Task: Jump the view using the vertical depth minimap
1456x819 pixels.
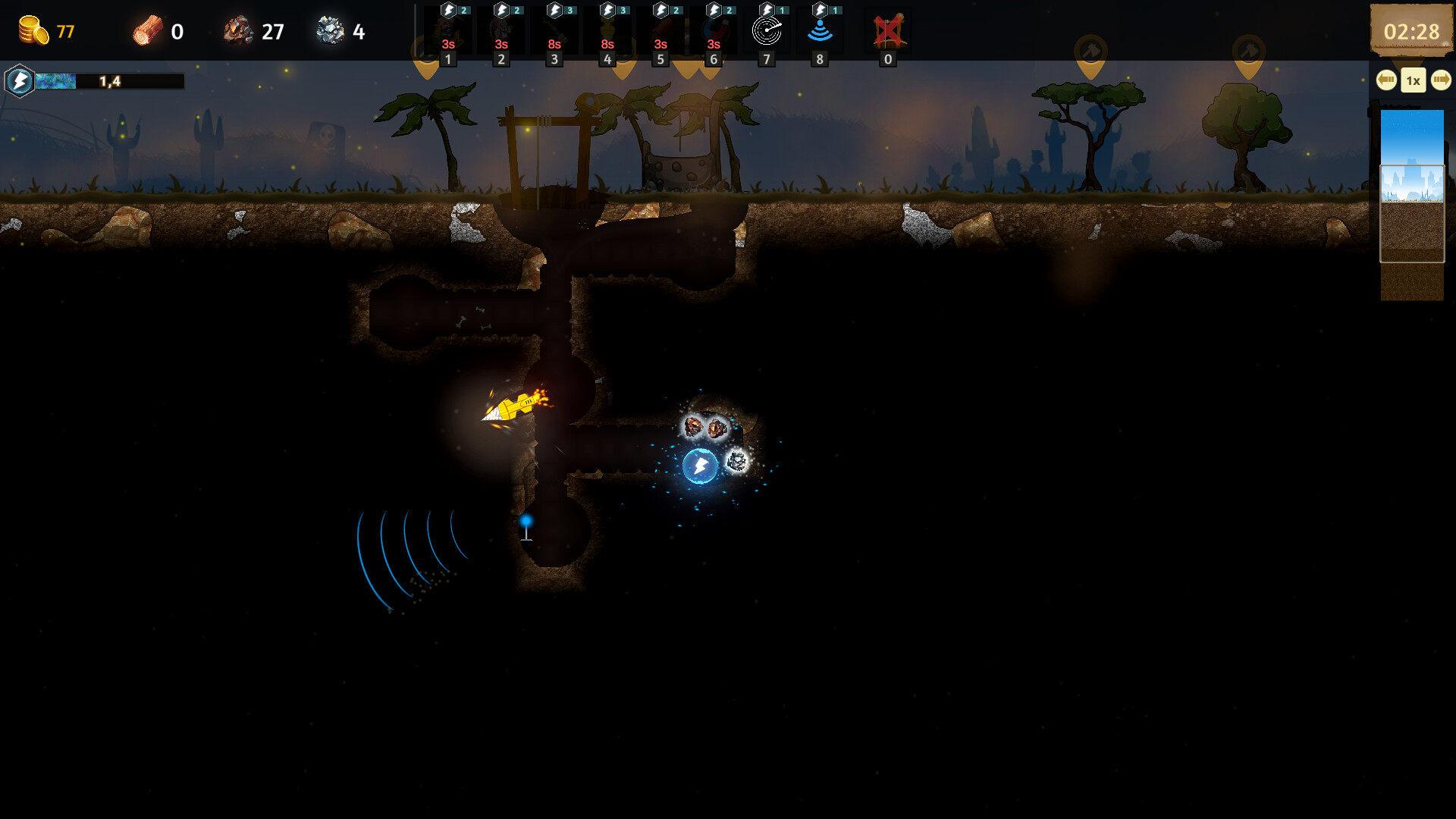Action: pyautogui.click(x=1411, y=205)
